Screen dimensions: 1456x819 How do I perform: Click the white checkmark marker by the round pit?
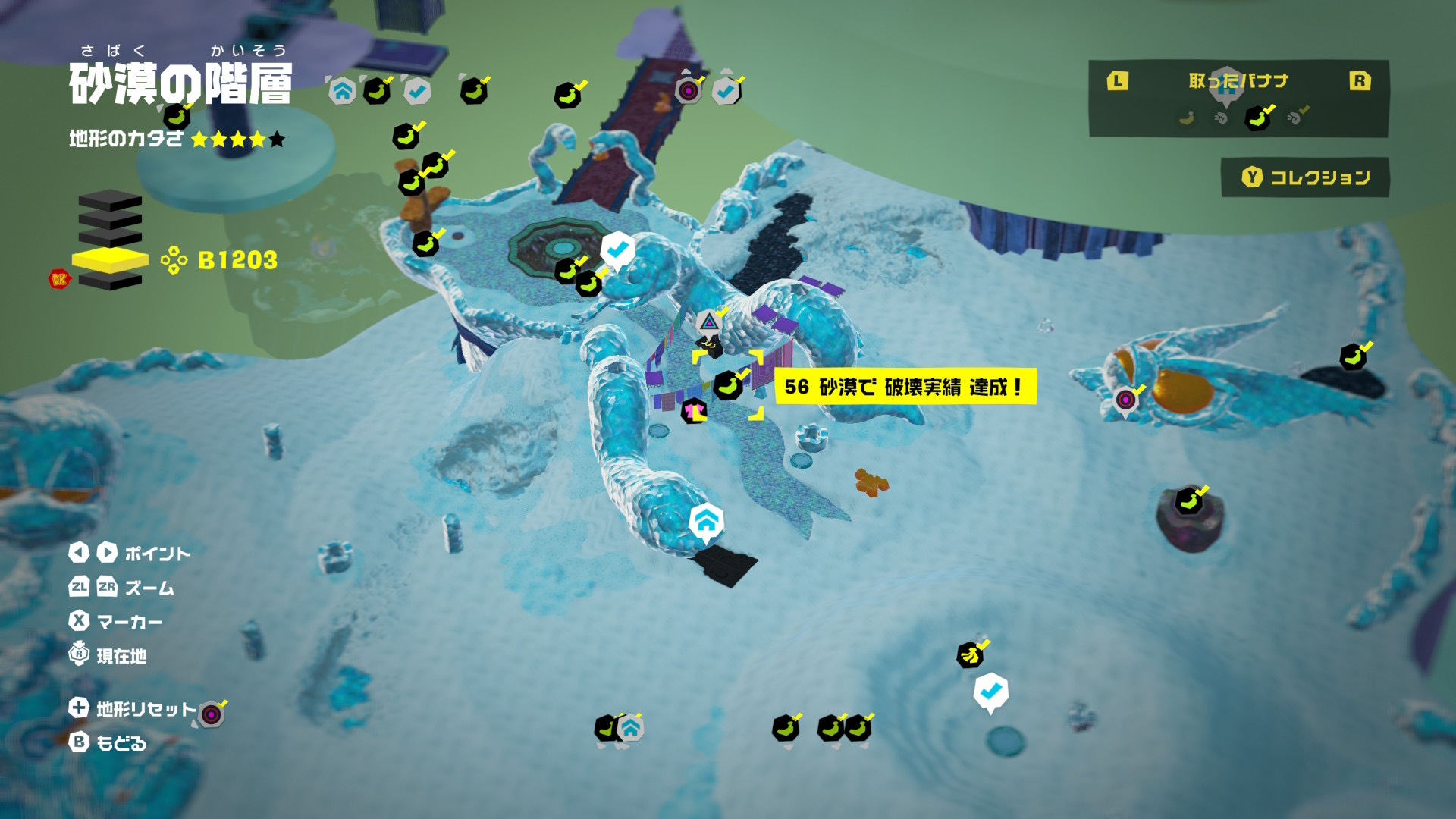[617, 249]
